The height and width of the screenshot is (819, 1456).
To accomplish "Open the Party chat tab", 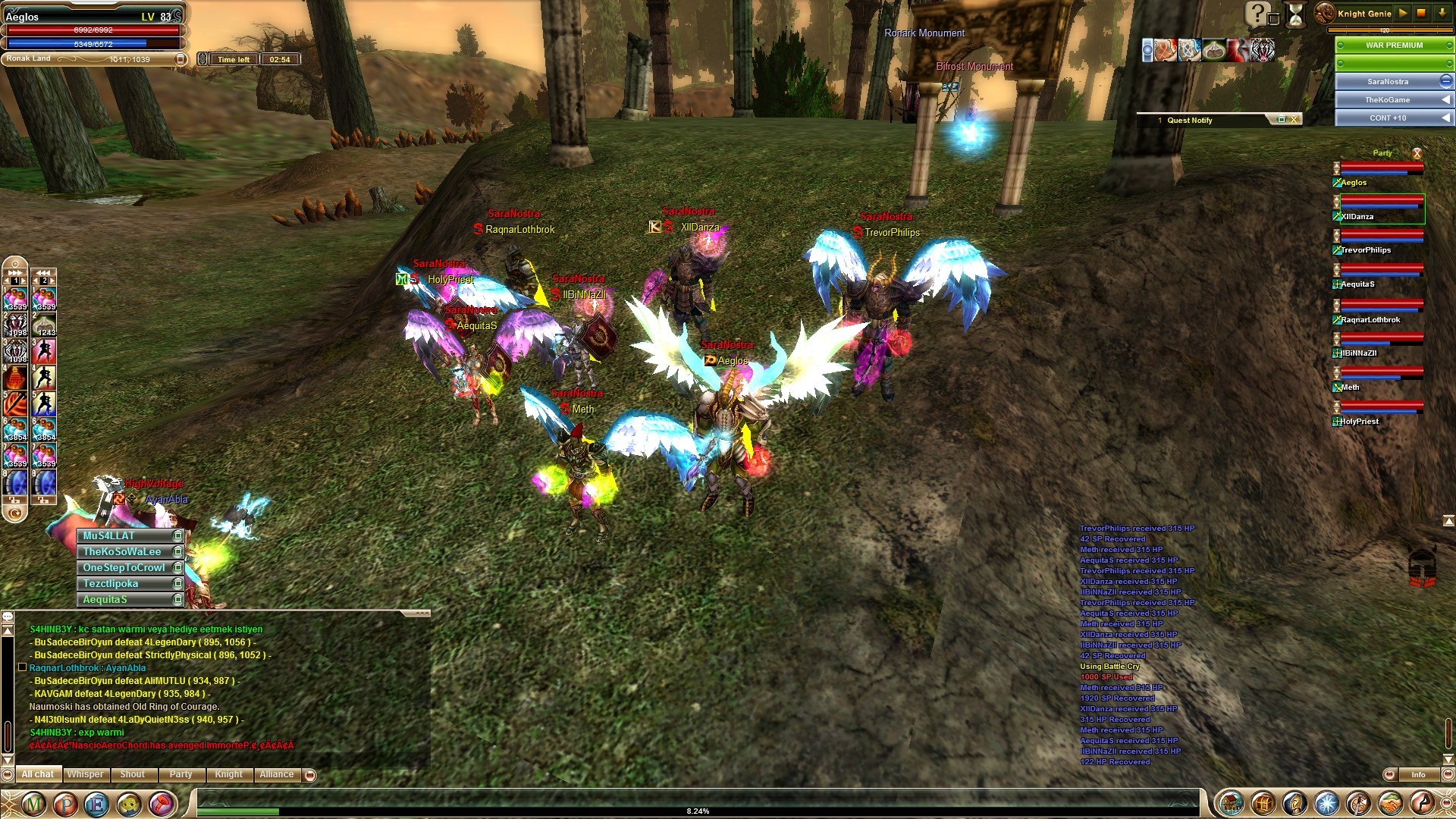I will pyautogui.click(x=180, y=774).
